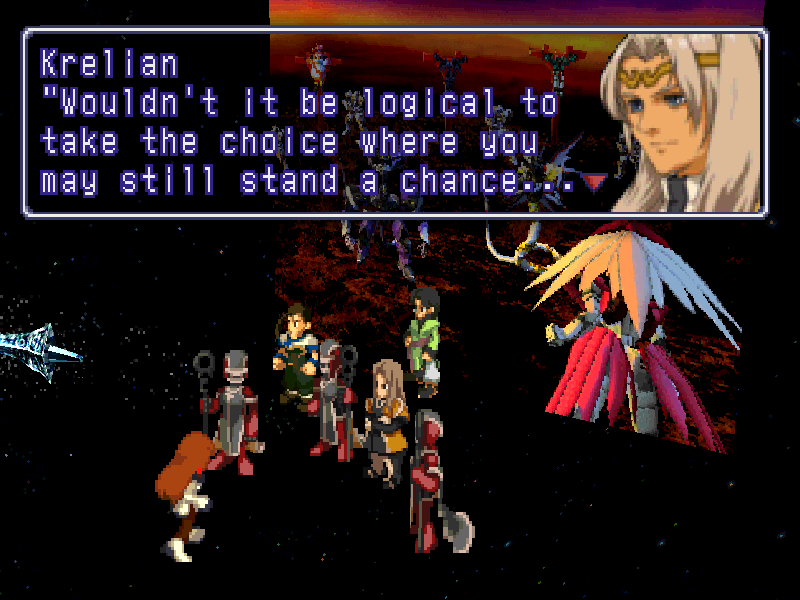Advance dialogue with the red continue arrow
800x600 pixels.
[596, 182]
